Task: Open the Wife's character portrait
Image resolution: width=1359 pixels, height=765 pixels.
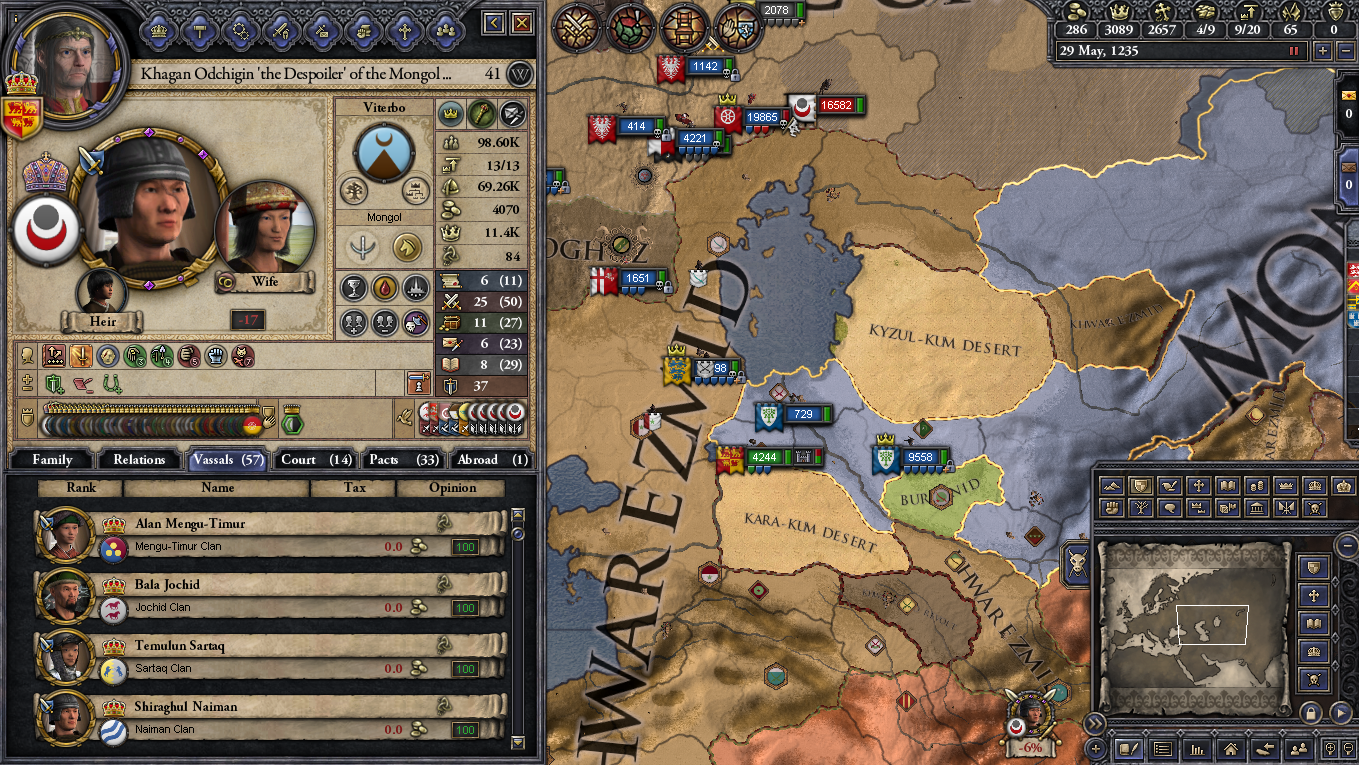Action: pyautogui.click(x=264, y=228)
